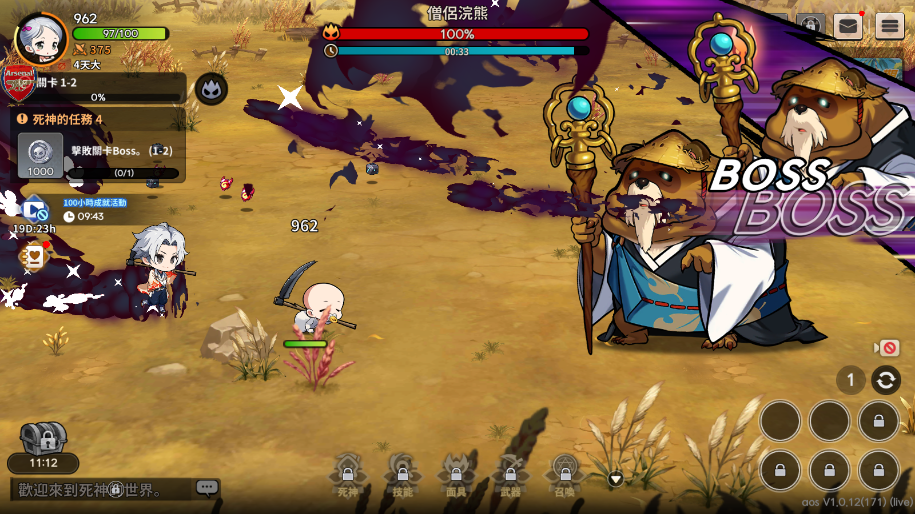
Task: Open the chat speech bubble
Action: [207, 488]
